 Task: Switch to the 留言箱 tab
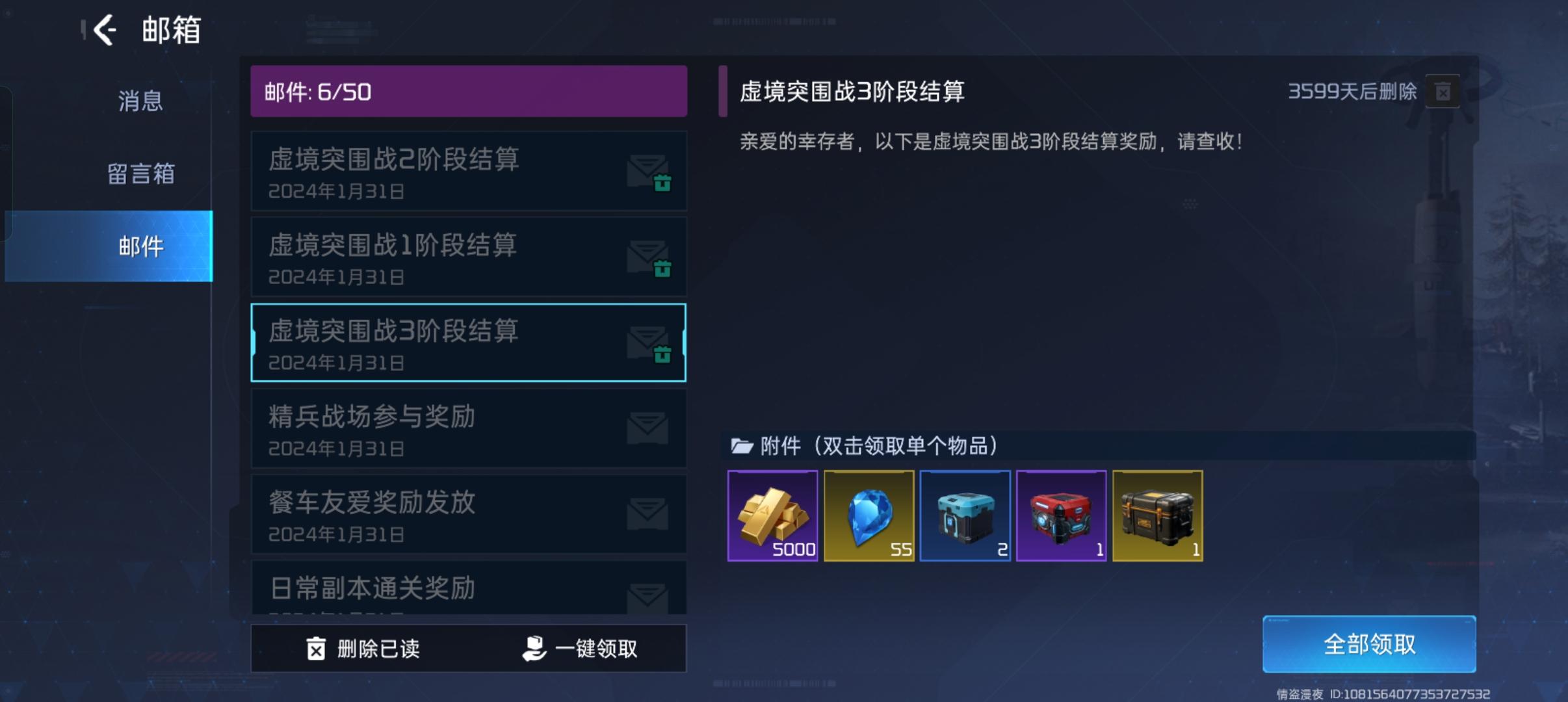coord(140,174)
